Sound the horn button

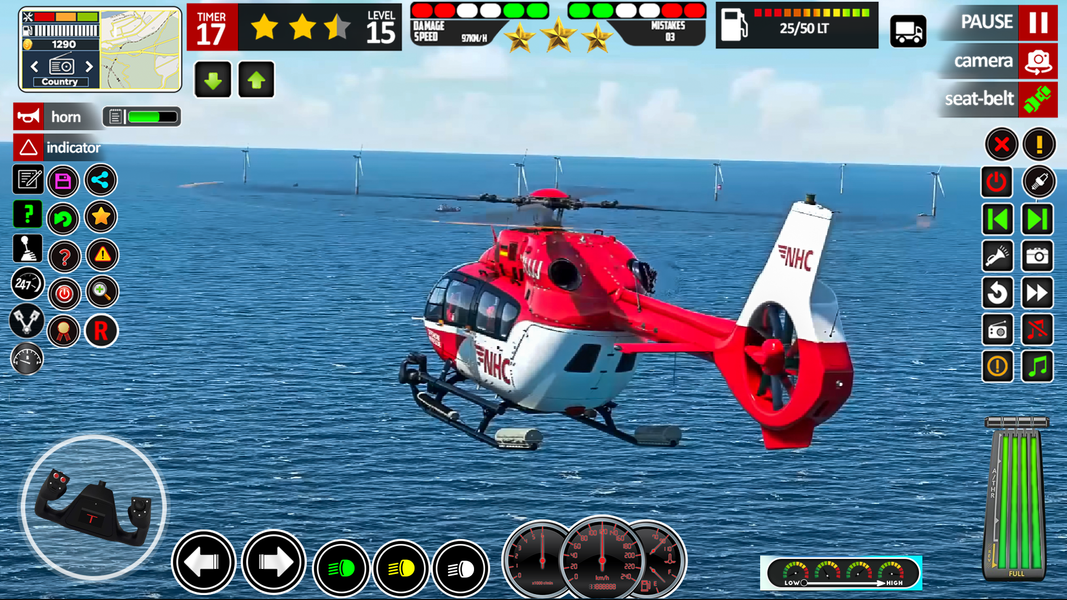(x=56, y=117)
